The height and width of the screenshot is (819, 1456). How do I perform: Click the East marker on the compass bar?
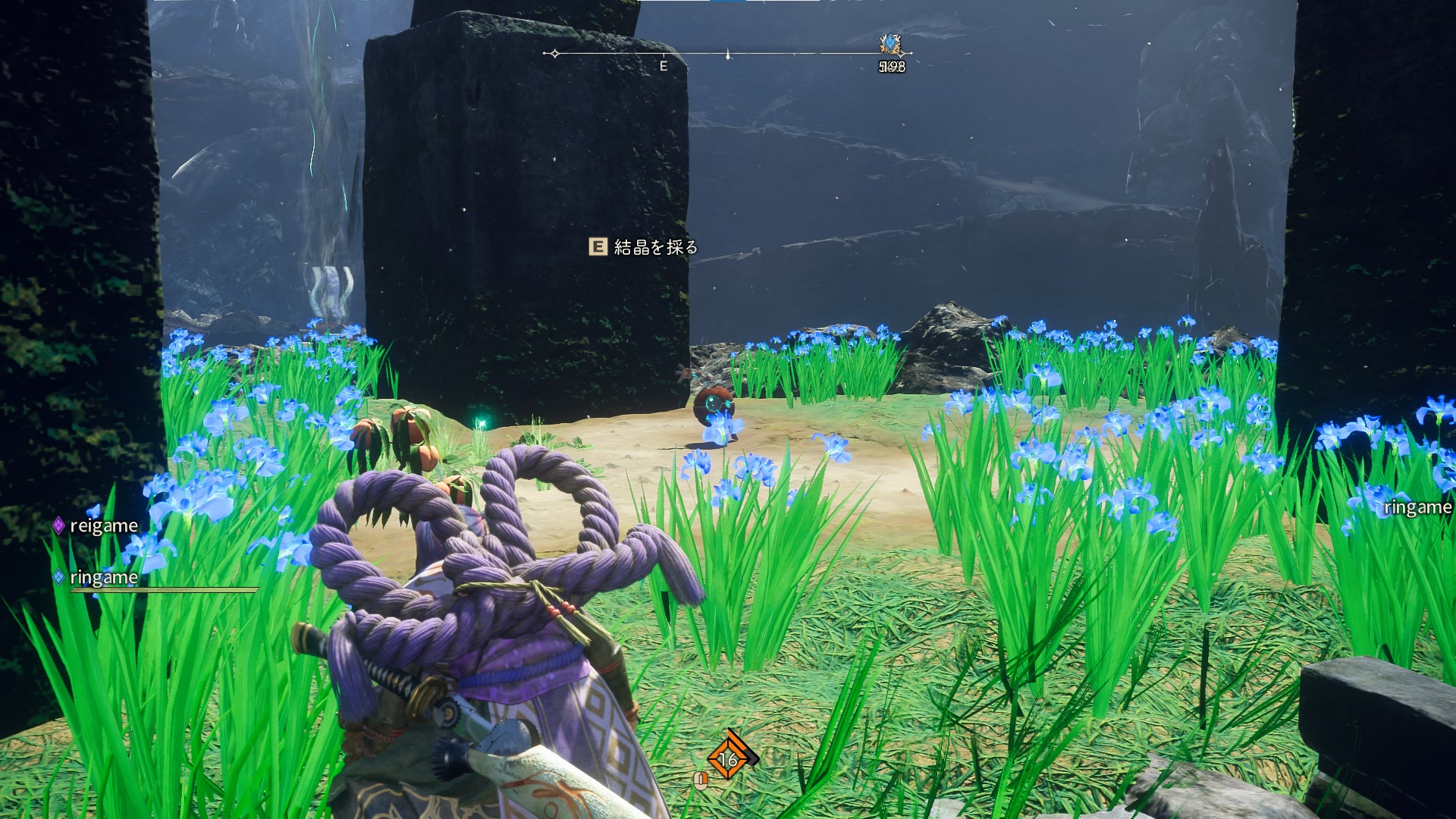click(664, 65)
